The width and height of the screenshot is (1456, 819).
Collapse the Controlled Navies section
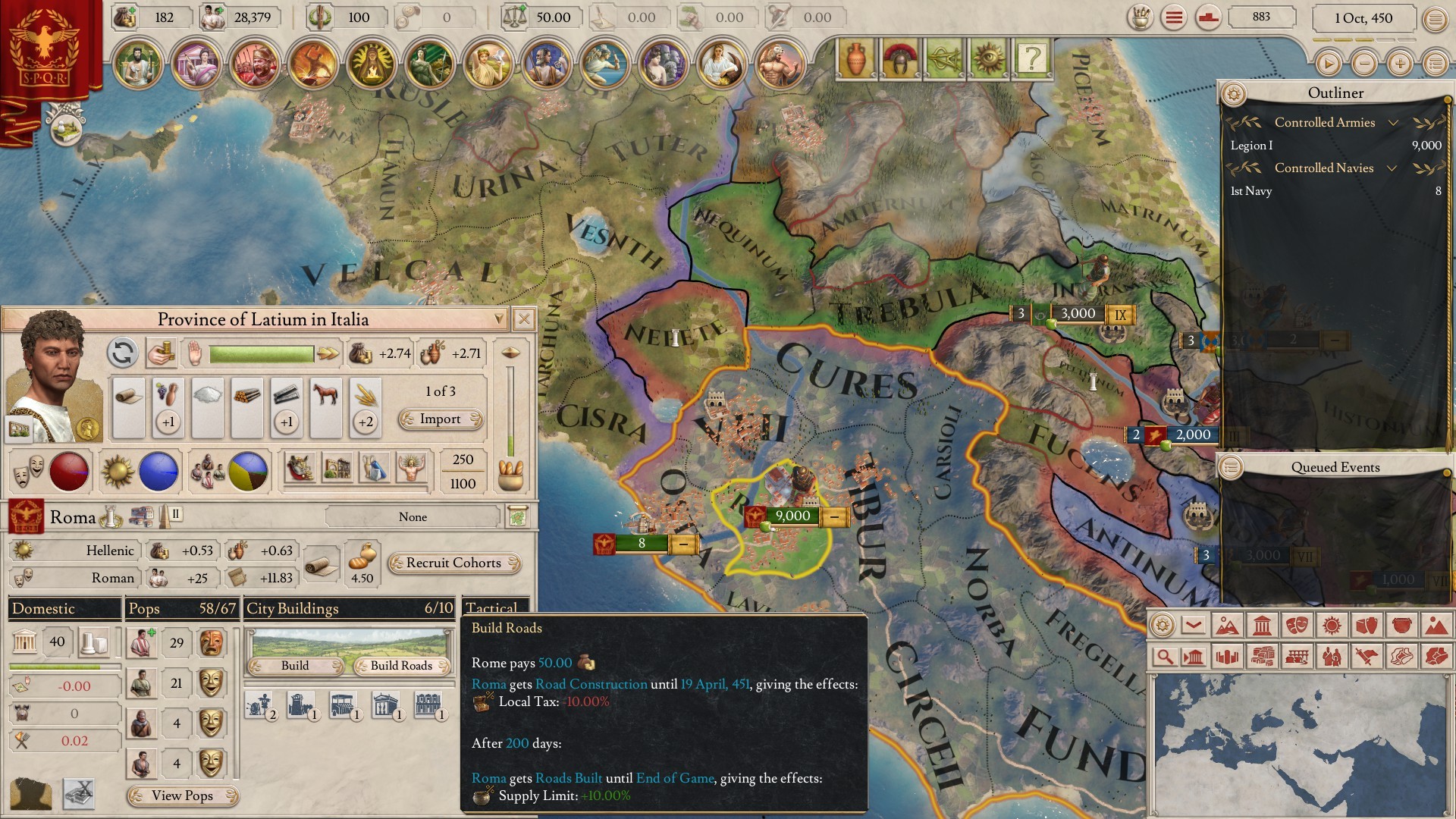tap(1392, 168)
